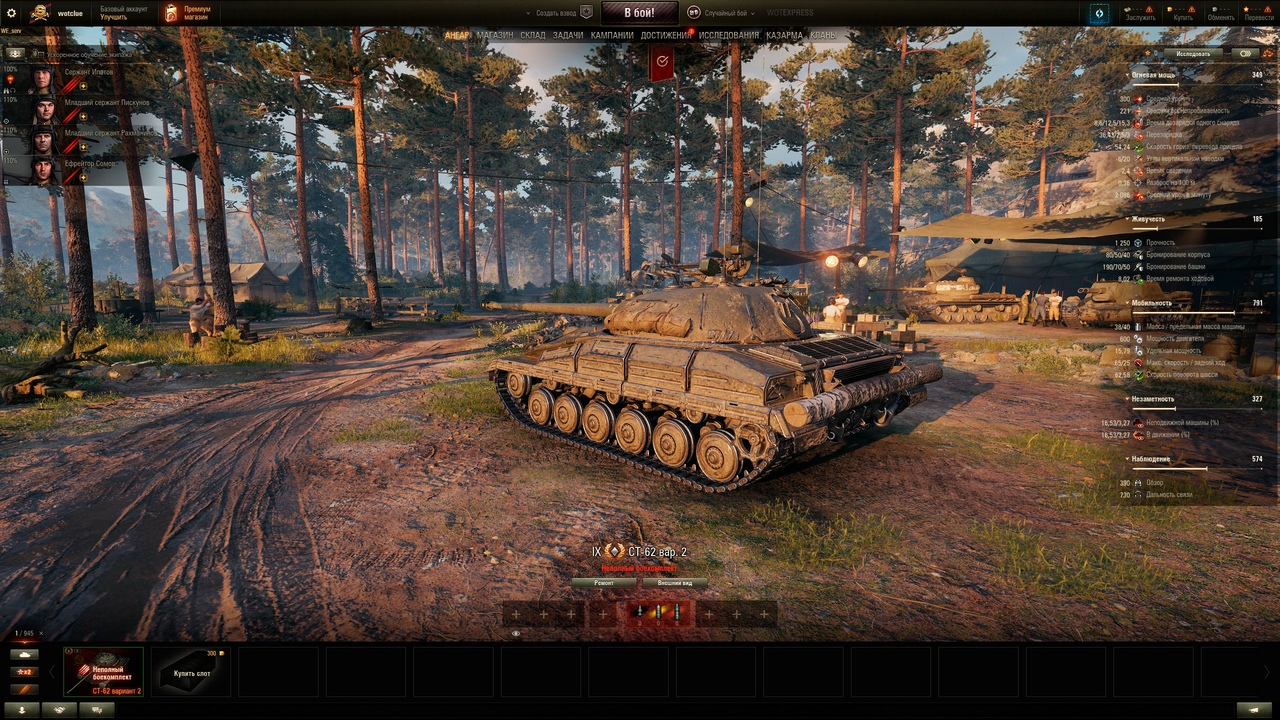Click the "Ремонт" repair button
1280x720 pixels.
tap(604, 582)
